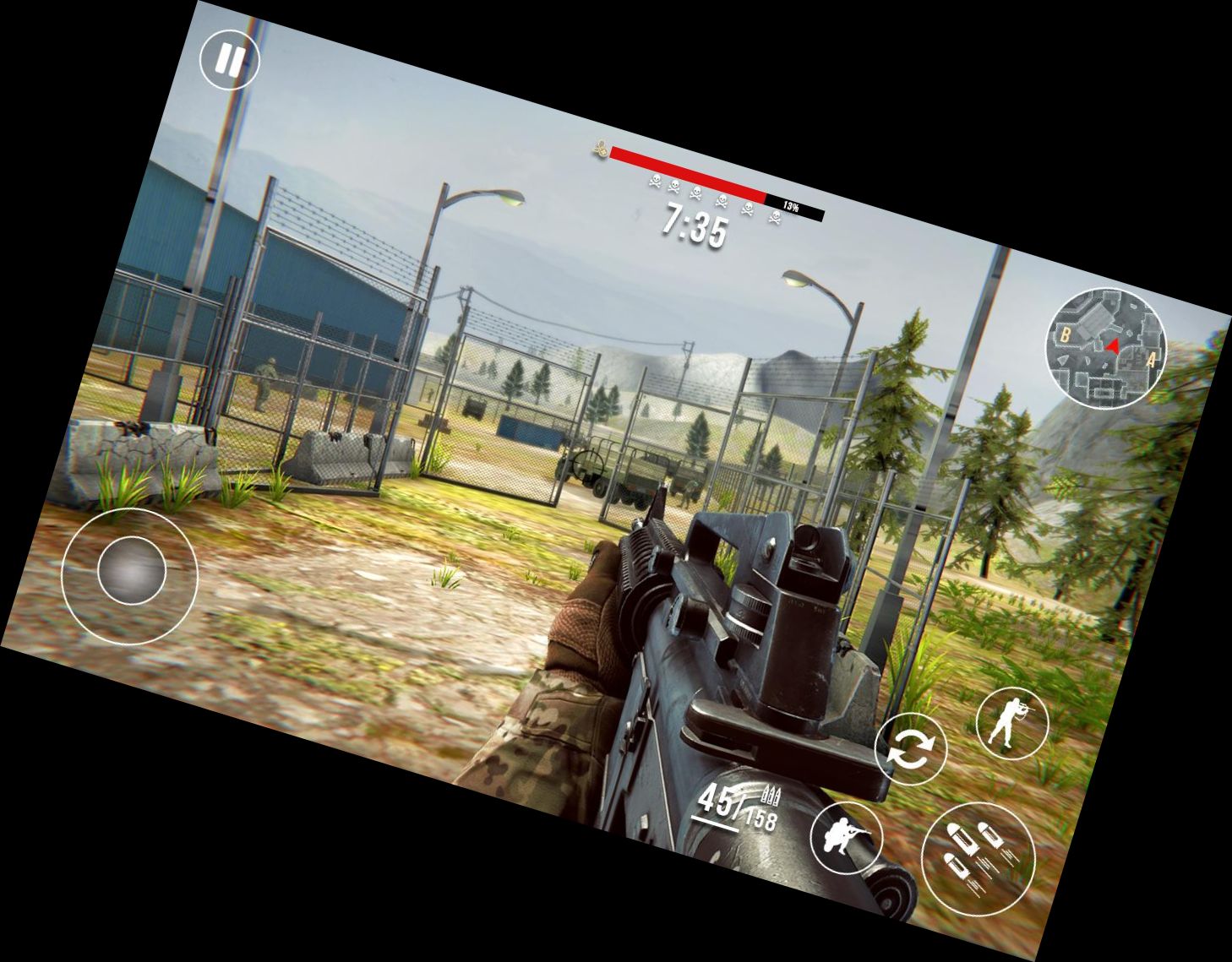Pause the game with the pause button
This screenshot has width=1232, height=962.
pyautogui.click(x=229, y=60)
